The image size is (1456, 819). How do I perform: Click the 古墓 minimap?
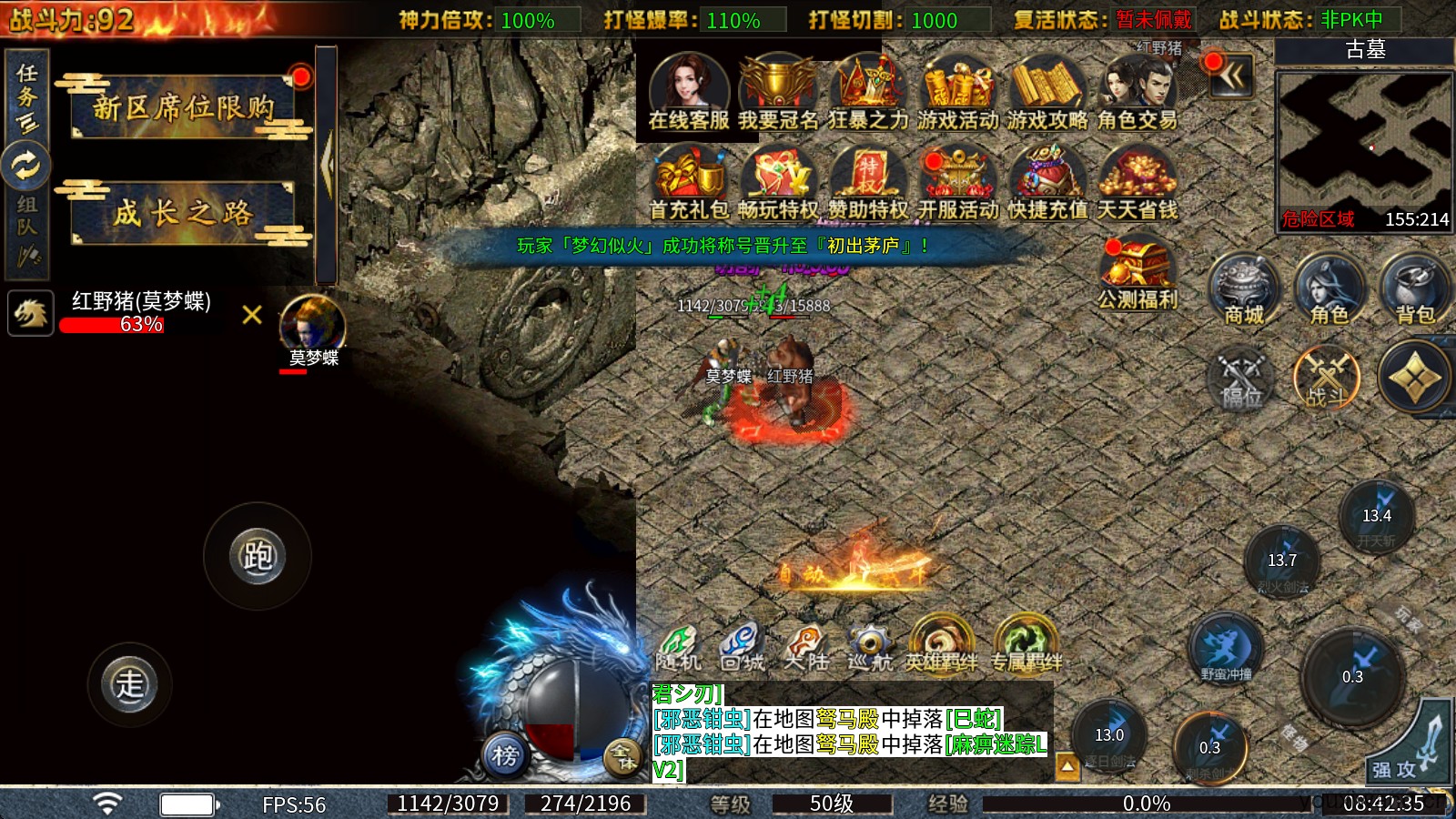point(1363,146)
